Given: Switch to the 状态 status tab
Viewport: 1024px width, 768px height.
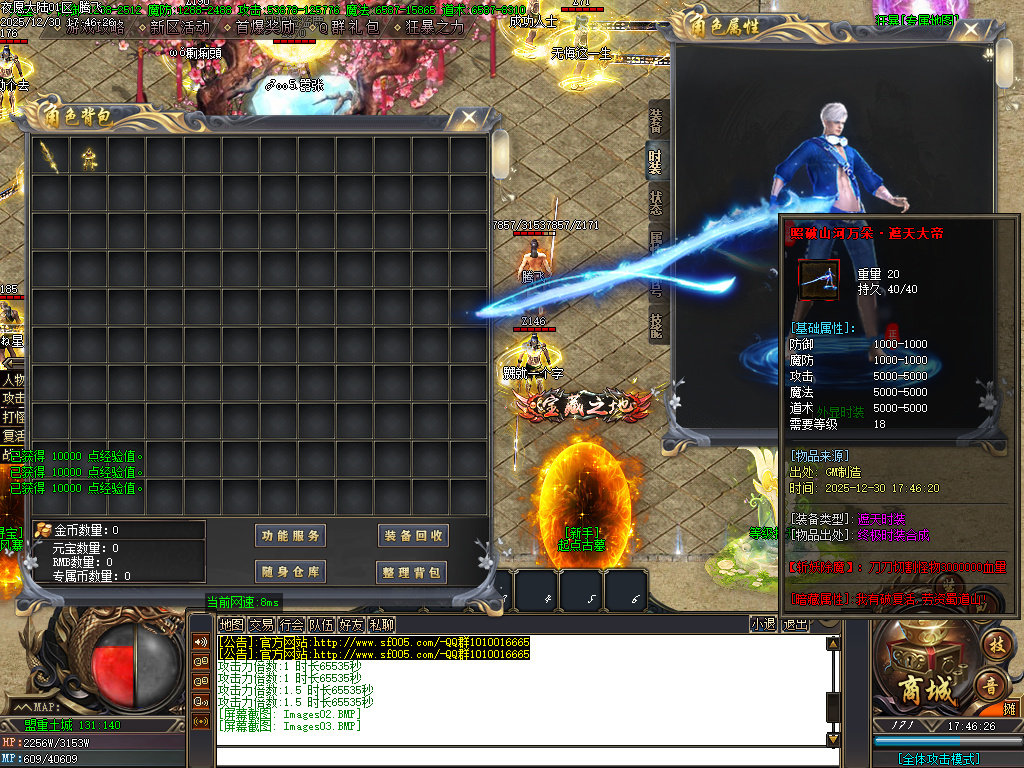Looking at the screenshot, I should coord(656,204).
